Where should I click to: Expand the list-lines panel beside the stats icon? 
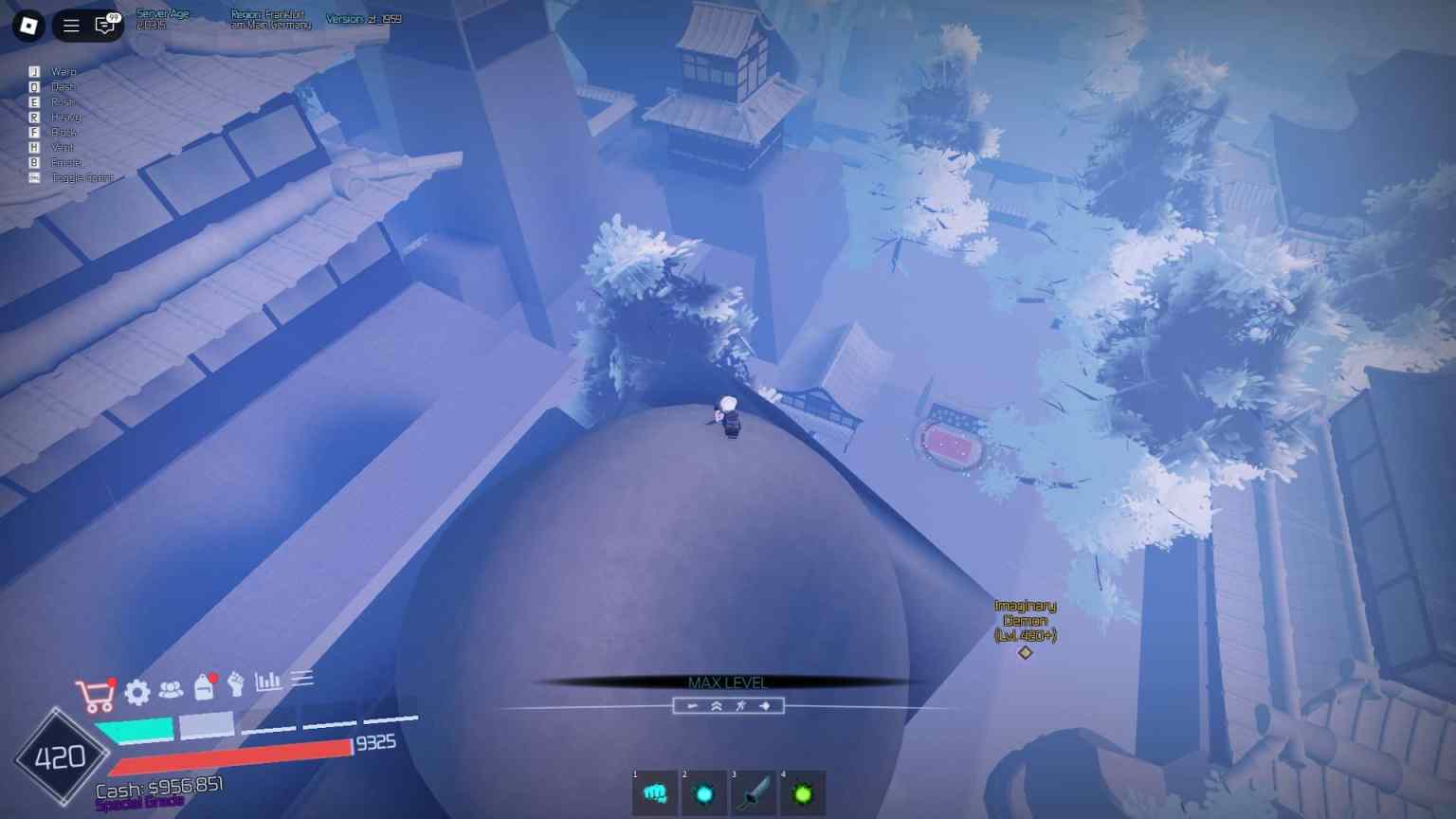302,678
